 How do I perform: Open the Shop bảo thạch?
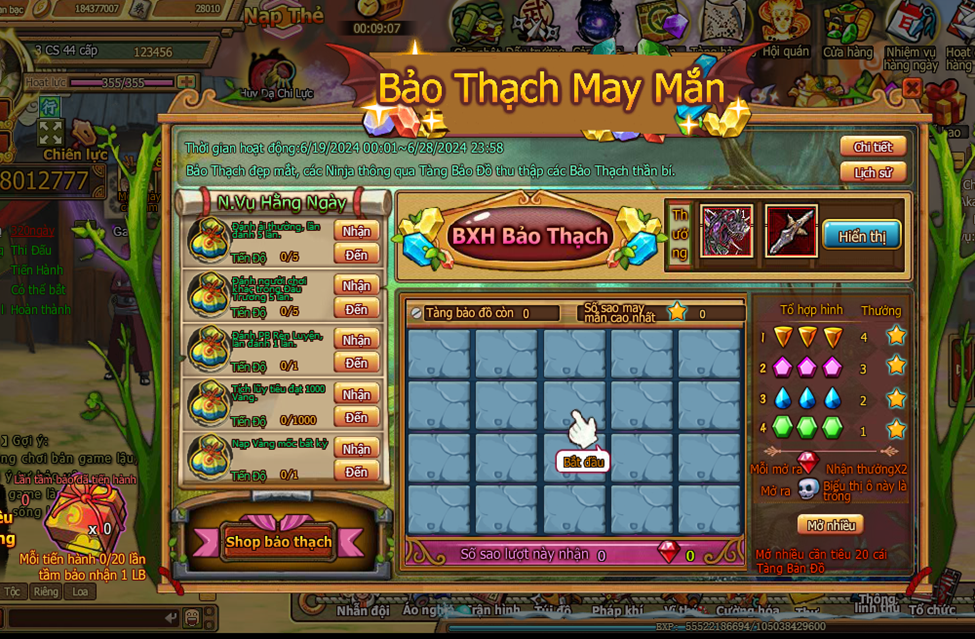[x=278, y=542]
